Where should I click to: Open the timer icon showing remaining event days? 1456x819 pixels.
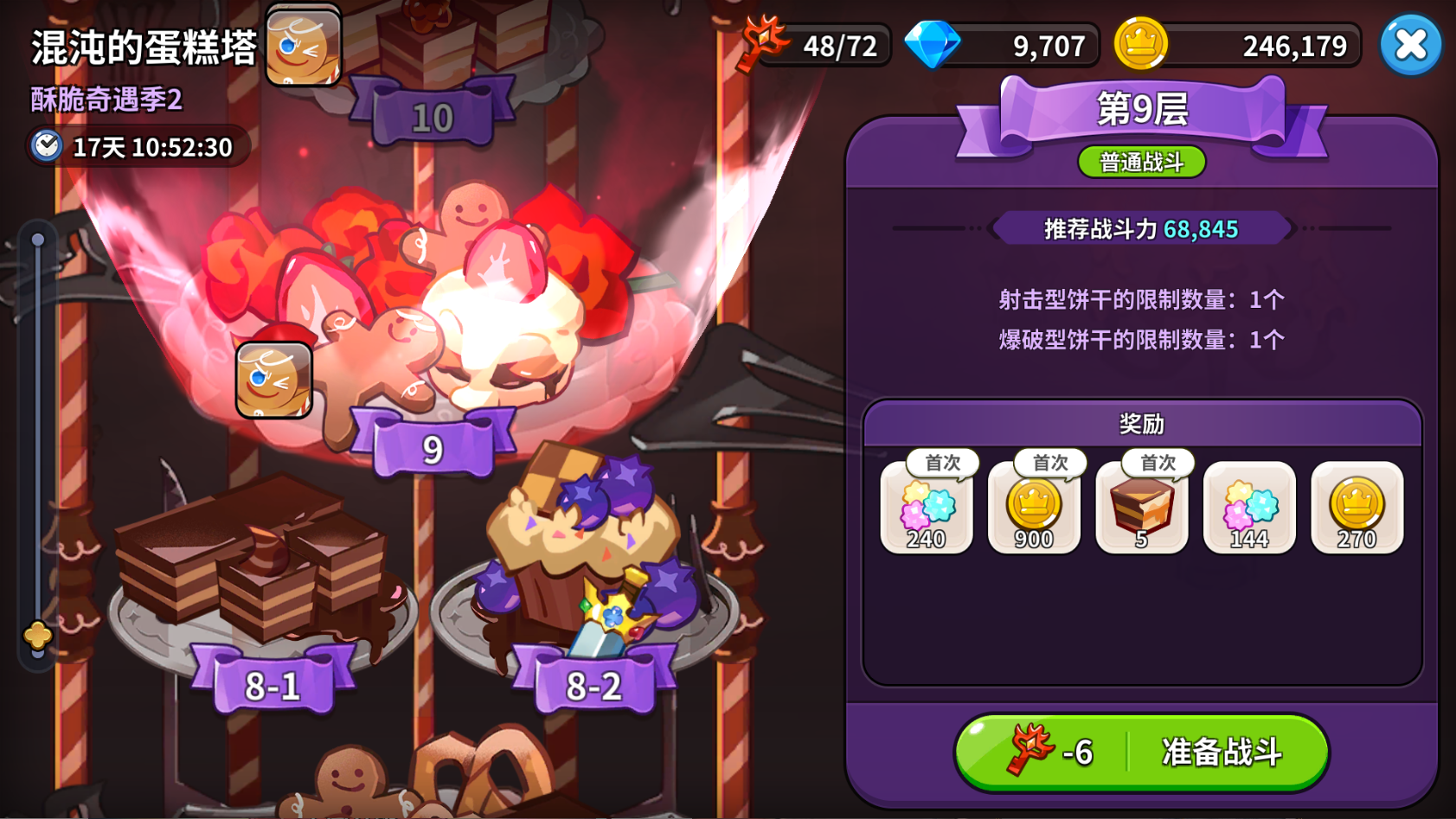pyautogui.click(x=49, y=147)
